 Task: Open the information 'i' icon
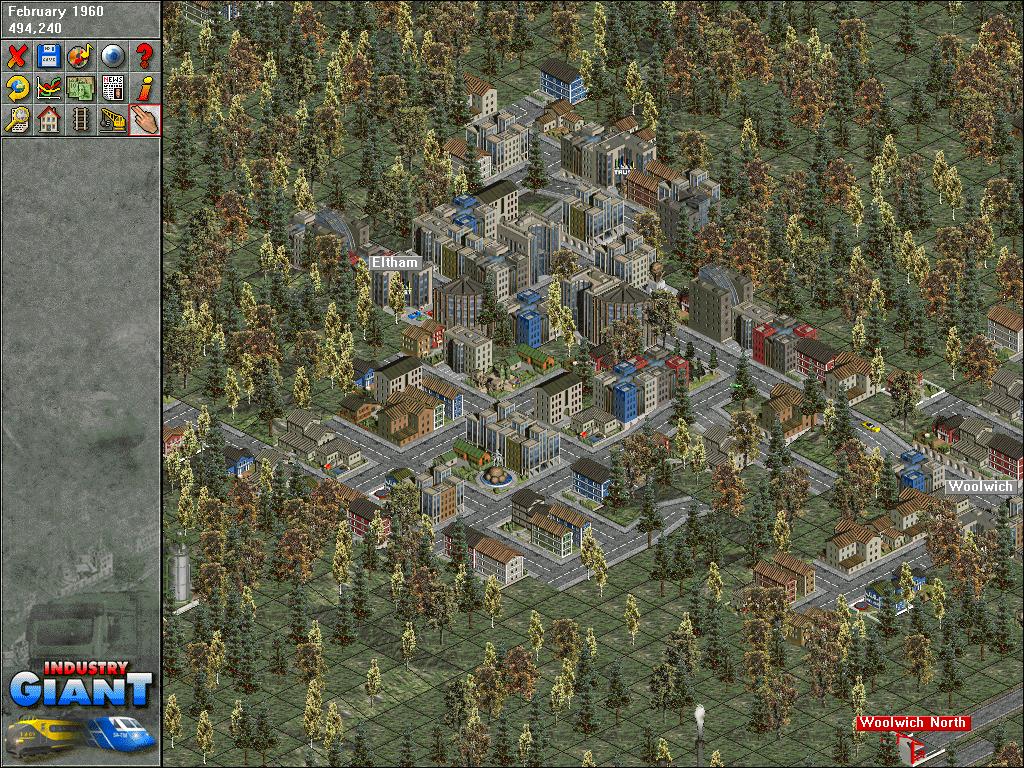coord(144,88)
